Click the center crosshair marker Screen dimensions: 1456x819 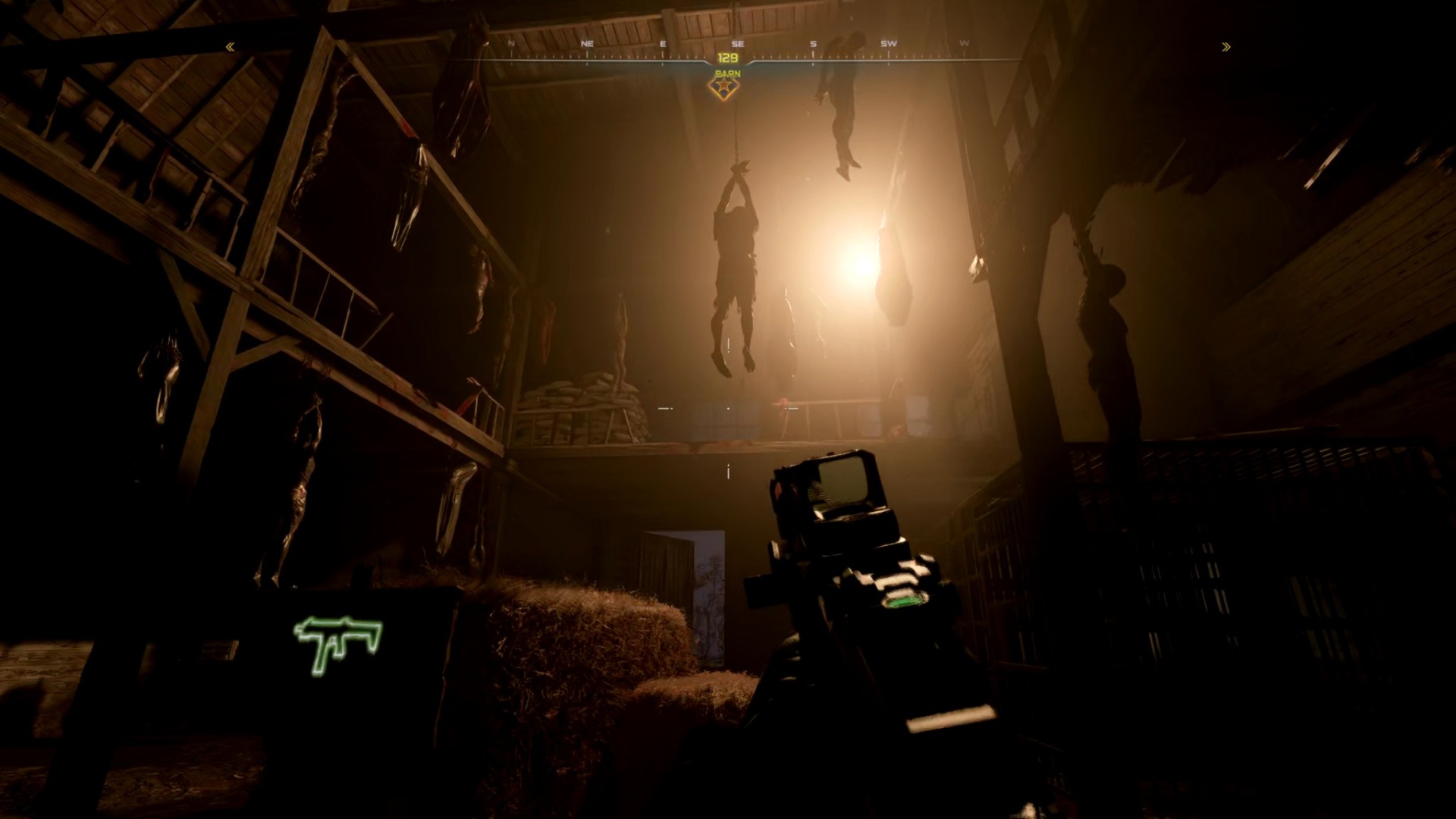pyautogui.click(x=728, y=409)
